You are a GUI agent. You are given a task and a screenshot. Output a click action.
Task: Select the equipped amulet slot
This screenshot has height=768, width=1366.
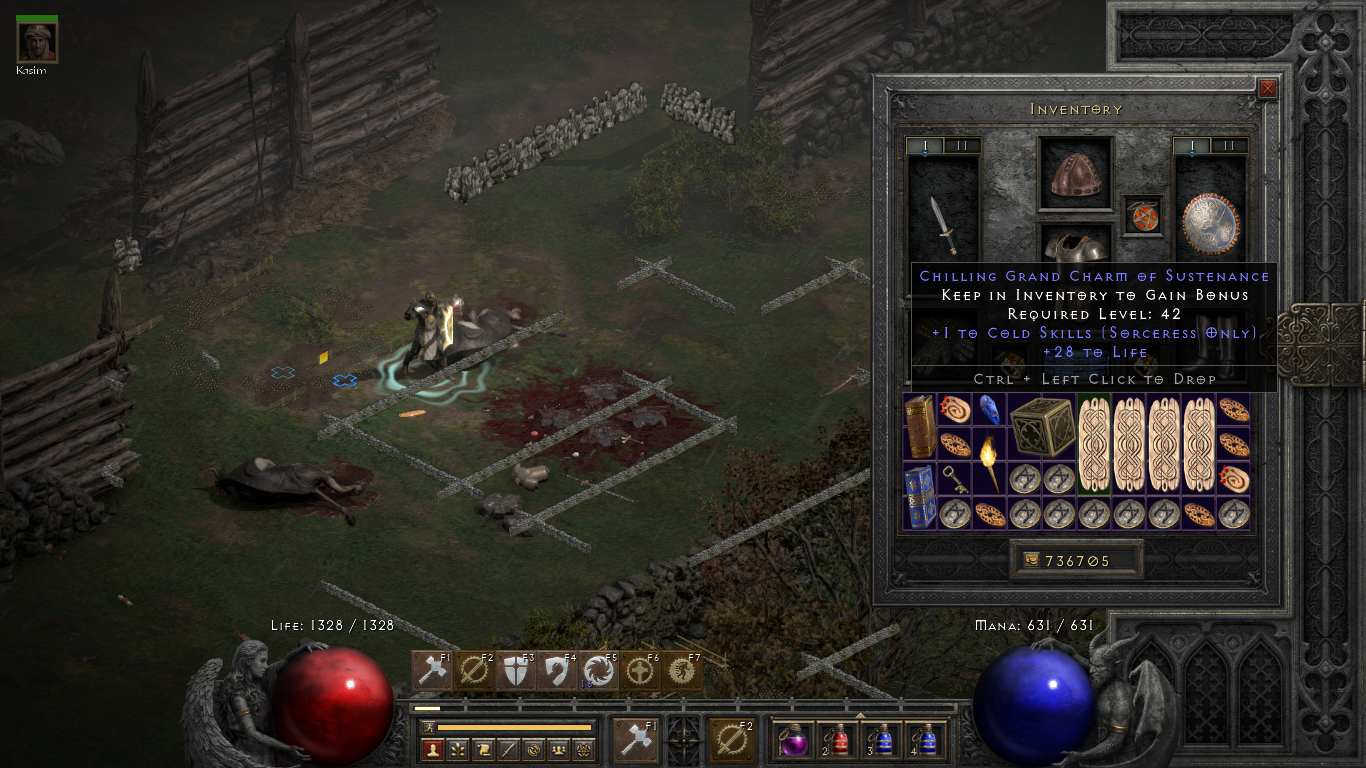[x=1143, y=215]
